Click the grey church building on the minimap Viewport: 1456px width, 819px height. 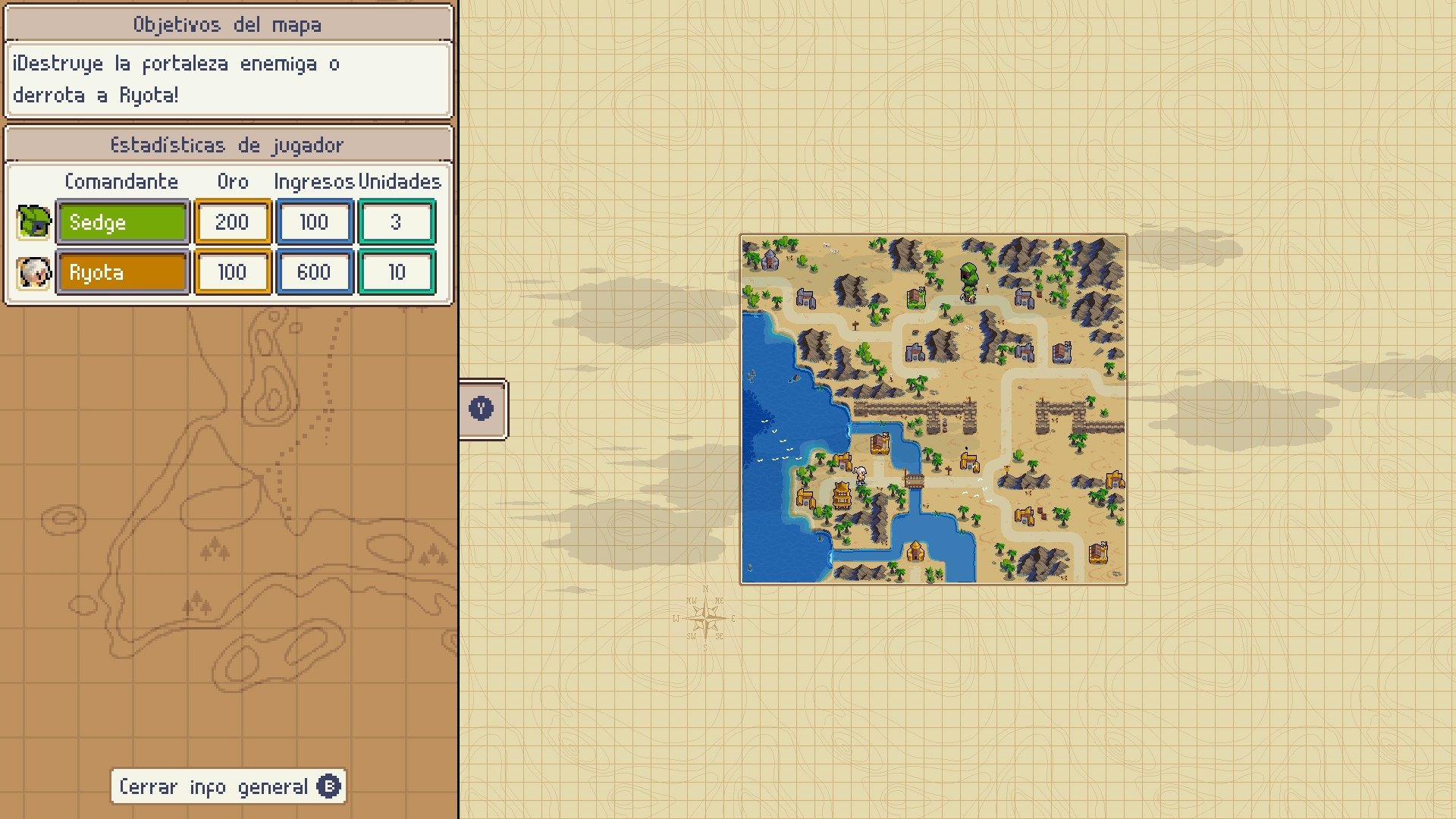click(770, 261)
